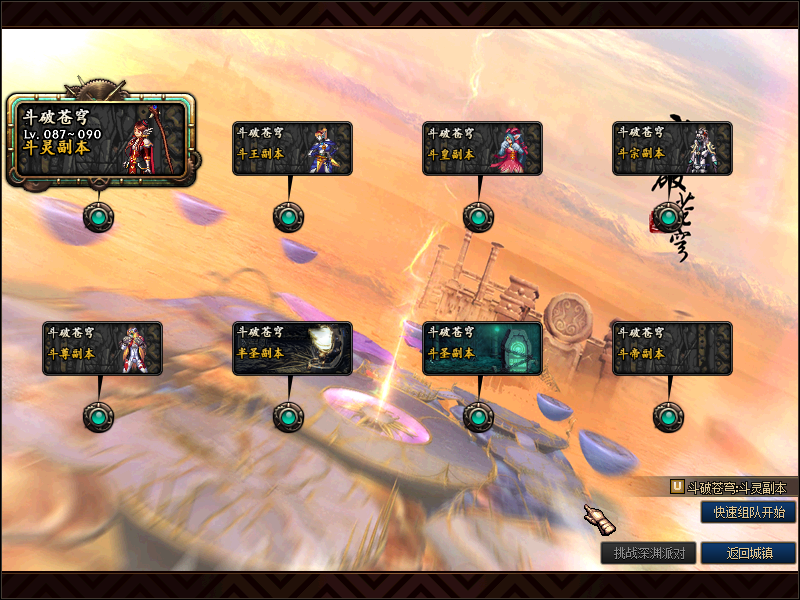Click the map node below 斗帝副本
This screenshot has height=600, width=800.
click(x=668, y=416)
